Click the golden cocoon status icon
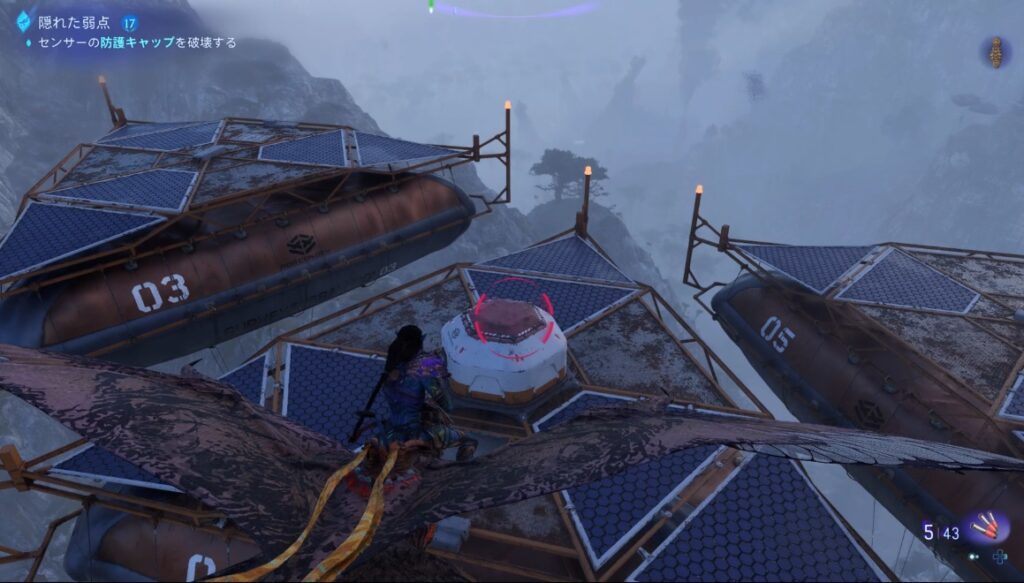The width and height of the screenshot is (1024, 583). coord(994,53)
